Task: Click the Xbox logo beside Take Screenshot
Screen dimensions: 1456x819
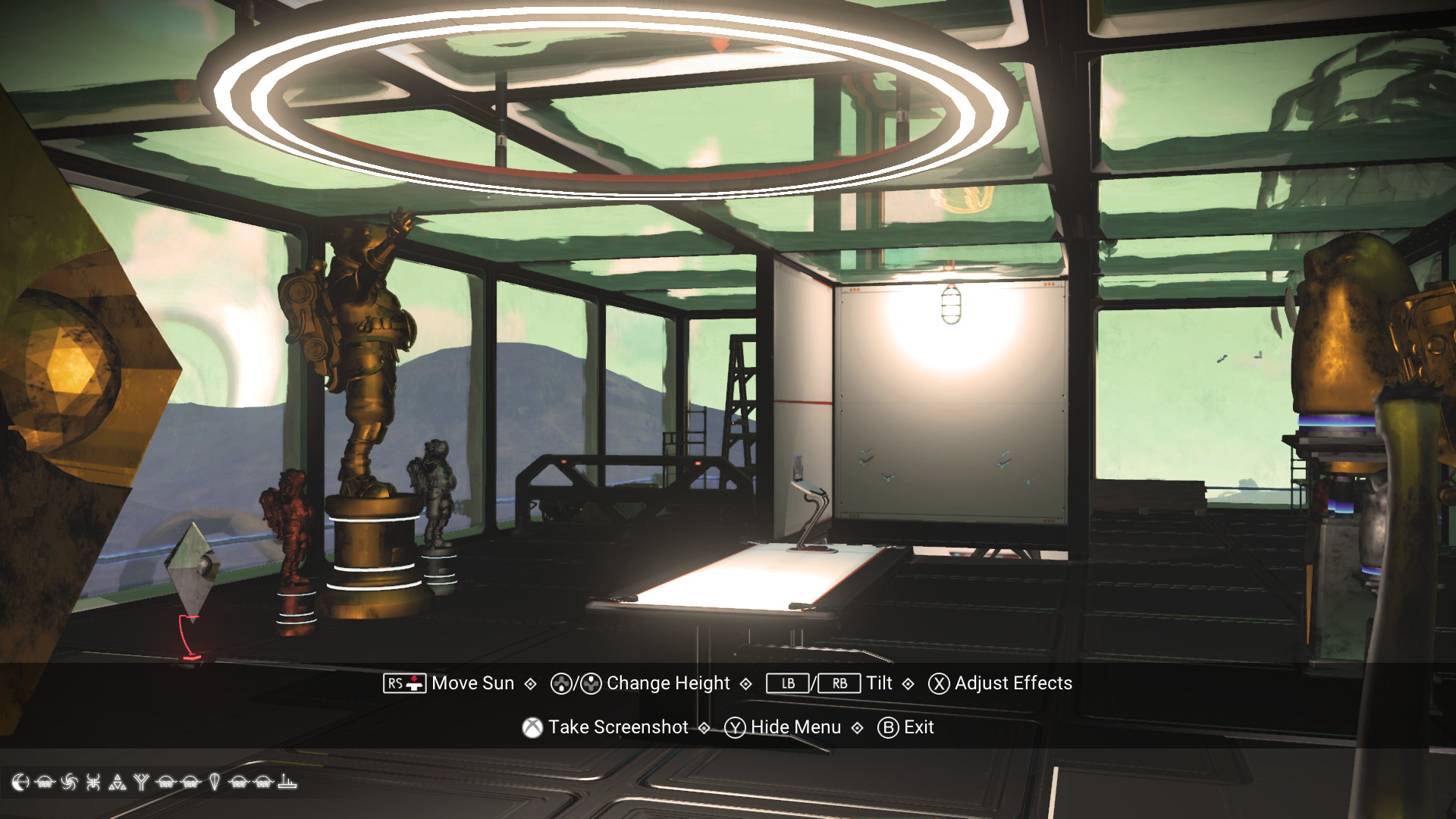Action: [x=532, y=727]
